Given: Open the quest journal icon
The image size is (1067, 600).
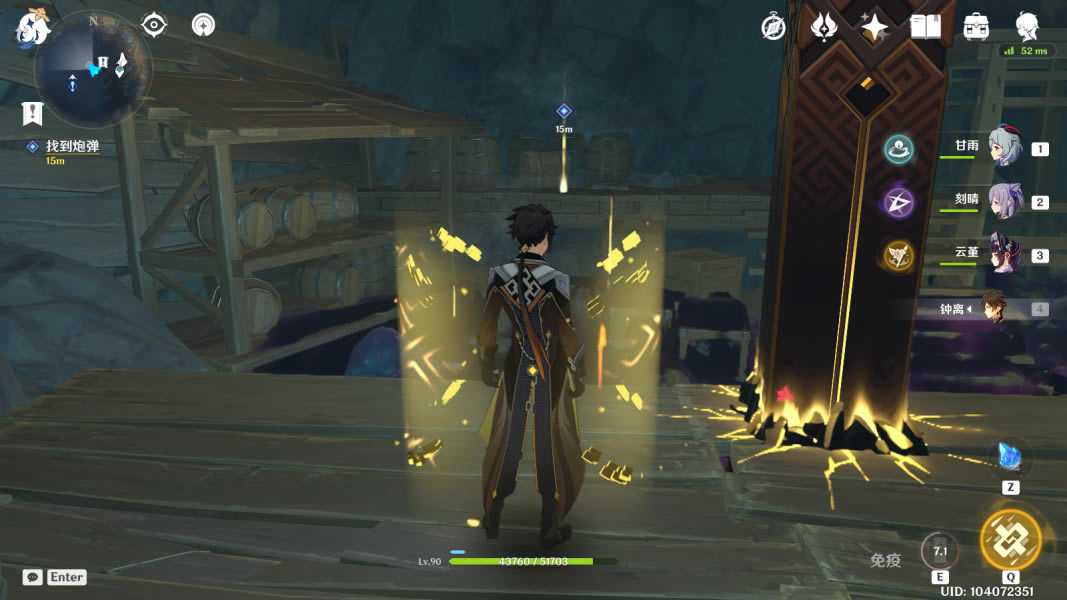Looking at the screenshot, I should (32, 113).
